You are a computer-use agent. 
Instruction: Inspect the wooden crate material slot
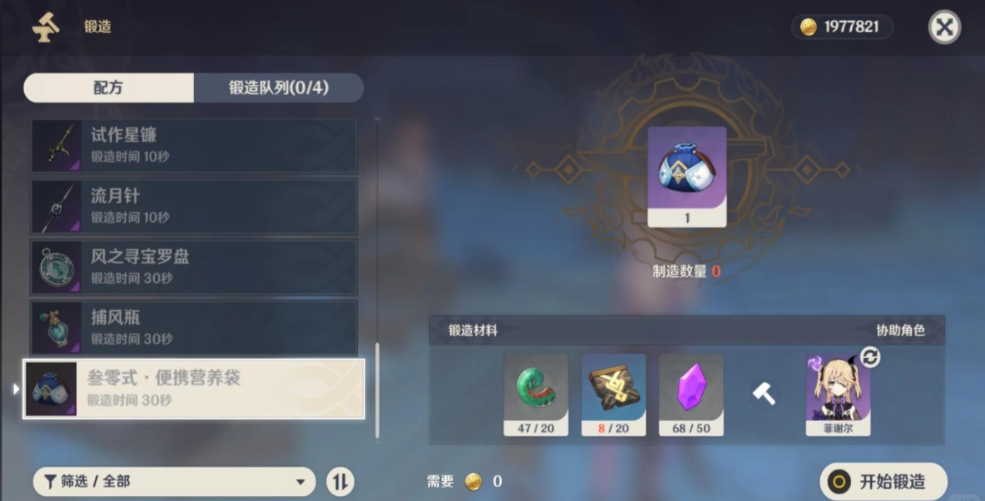tap(613, 395)
